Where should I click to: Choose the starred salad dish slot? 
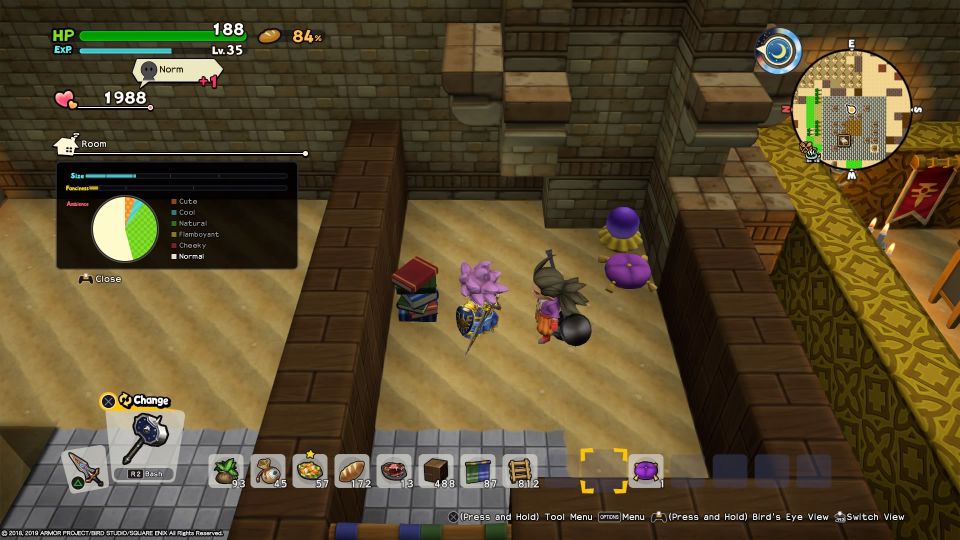[311, 470]
